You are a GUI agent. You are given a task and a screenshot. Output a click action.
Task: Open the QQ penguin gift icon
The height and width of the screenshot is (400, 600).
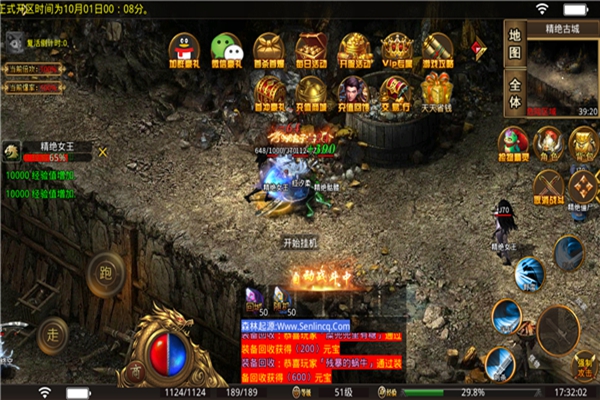[x=183, y=49]
